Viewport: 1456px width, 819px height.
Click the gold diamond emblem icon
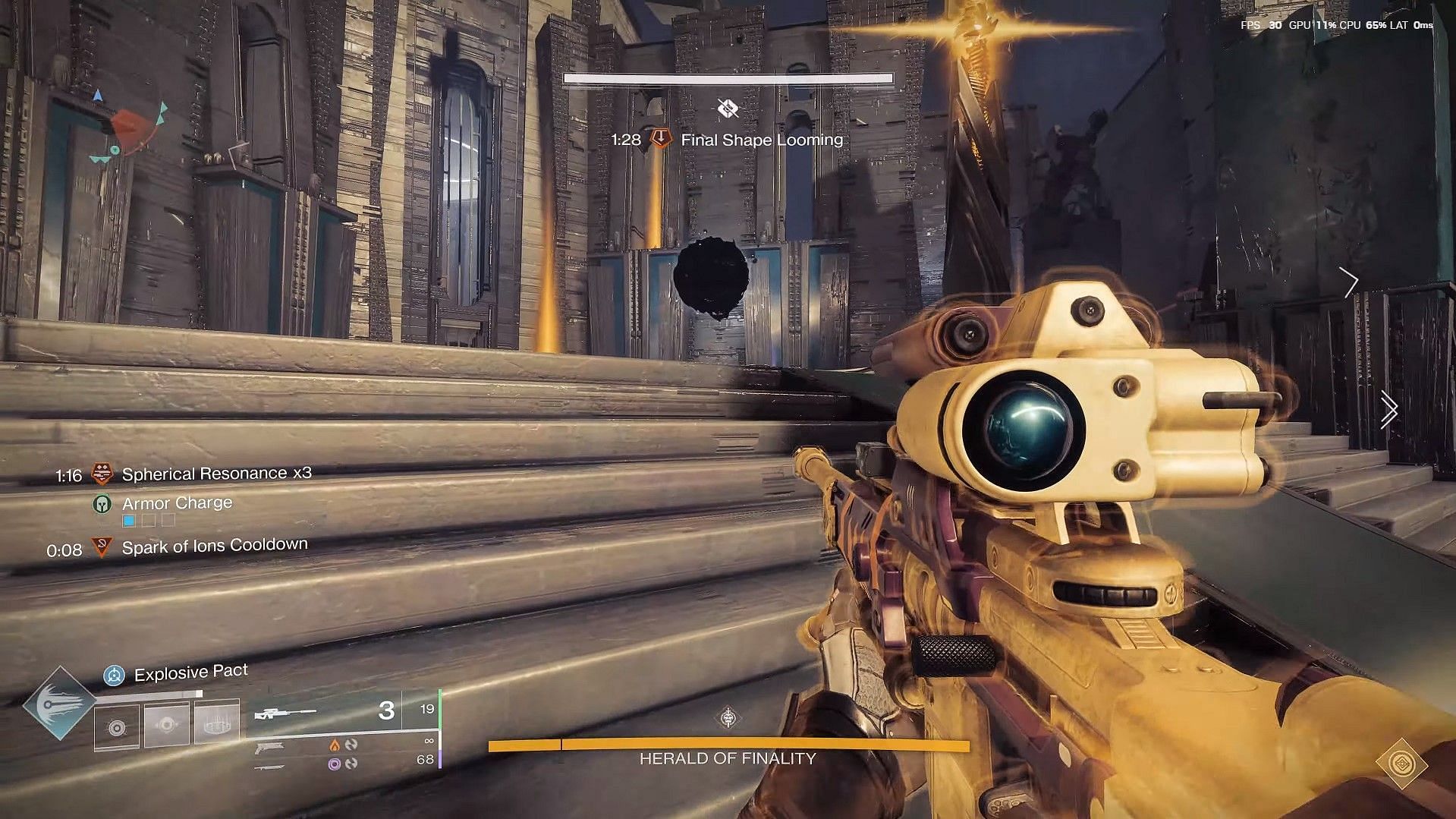click(1401, 764)
